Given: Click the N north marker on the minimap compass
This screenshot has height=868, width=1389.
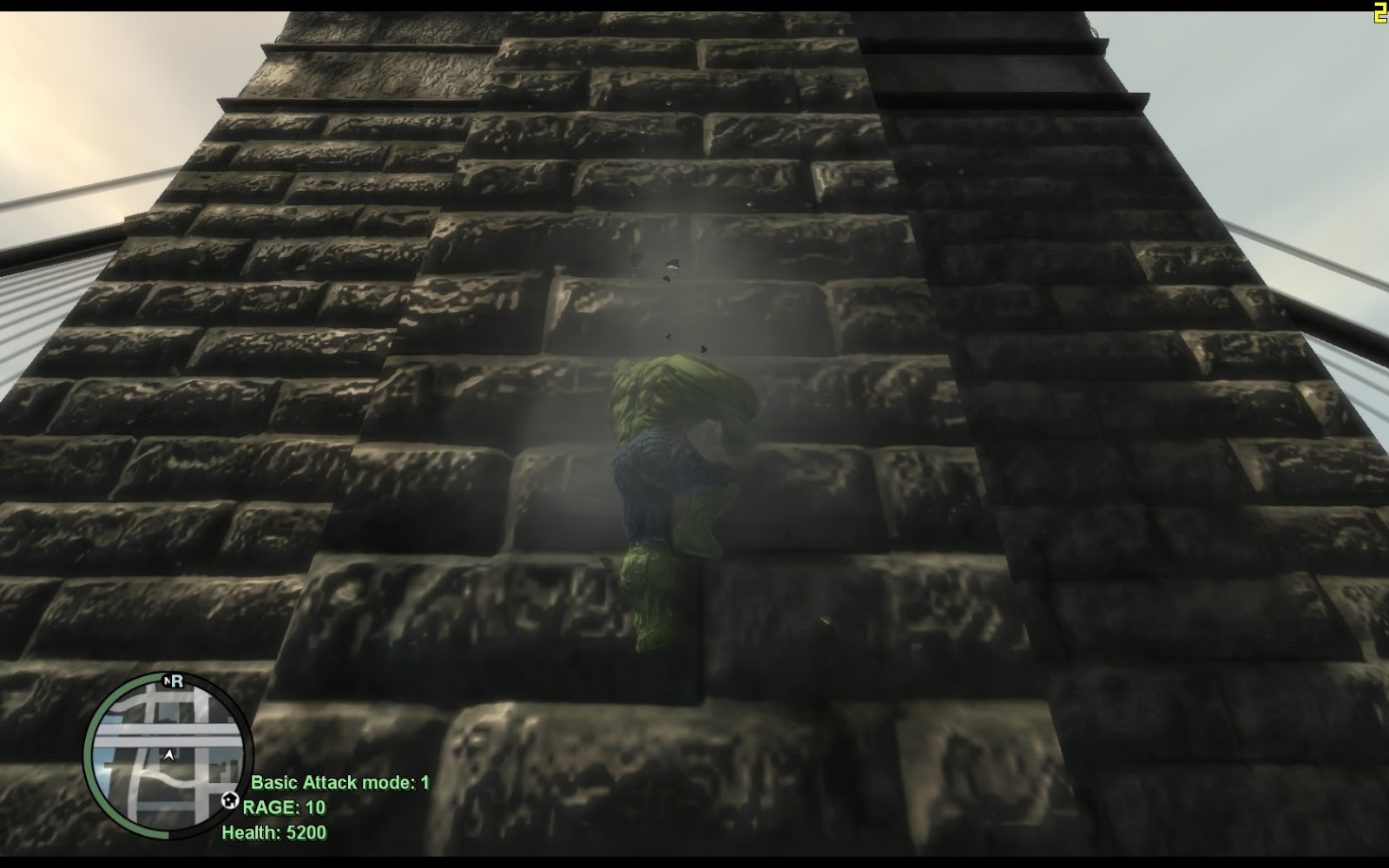Looking at the screenshot, I should click(x=168, y=680).
